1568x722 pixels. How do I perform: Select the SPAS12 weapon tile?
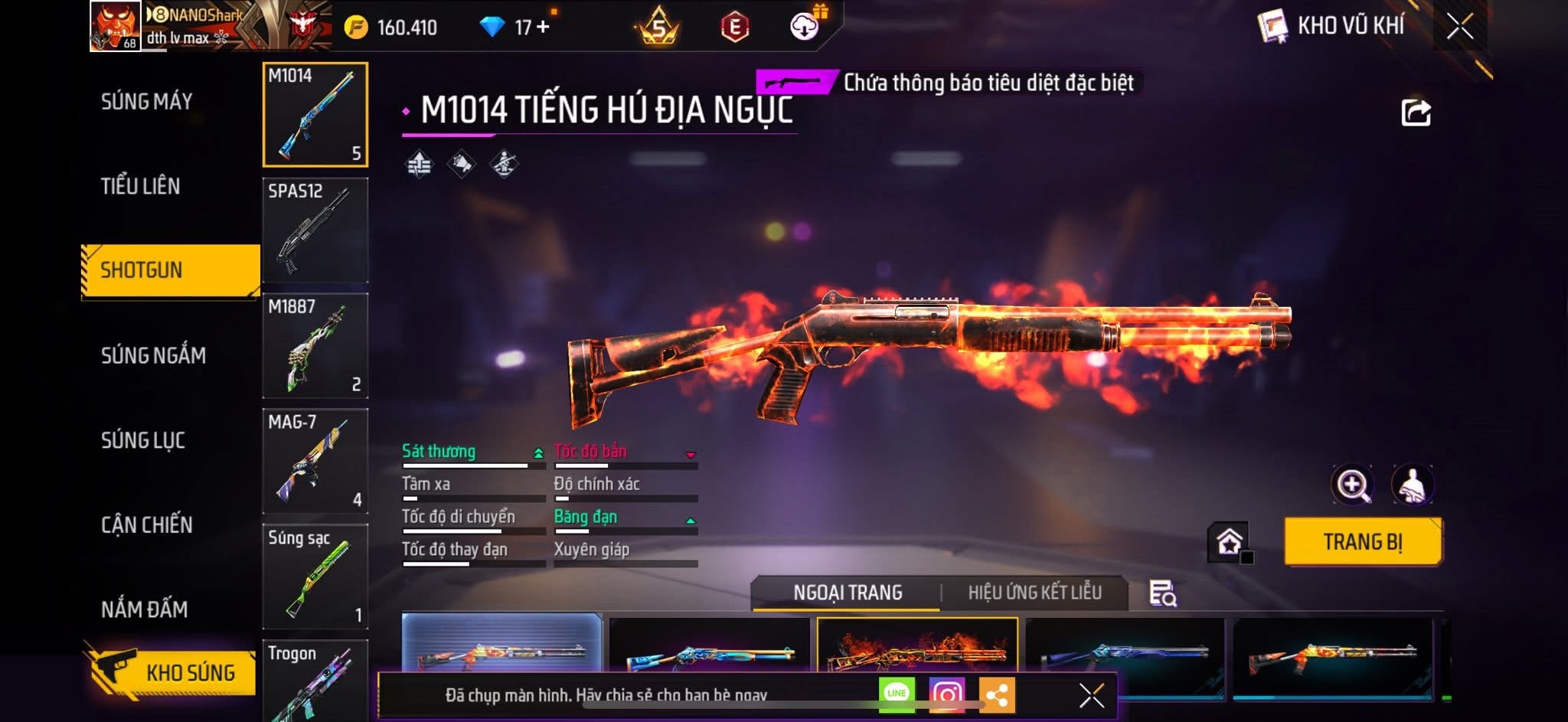[x=315, y=230]
